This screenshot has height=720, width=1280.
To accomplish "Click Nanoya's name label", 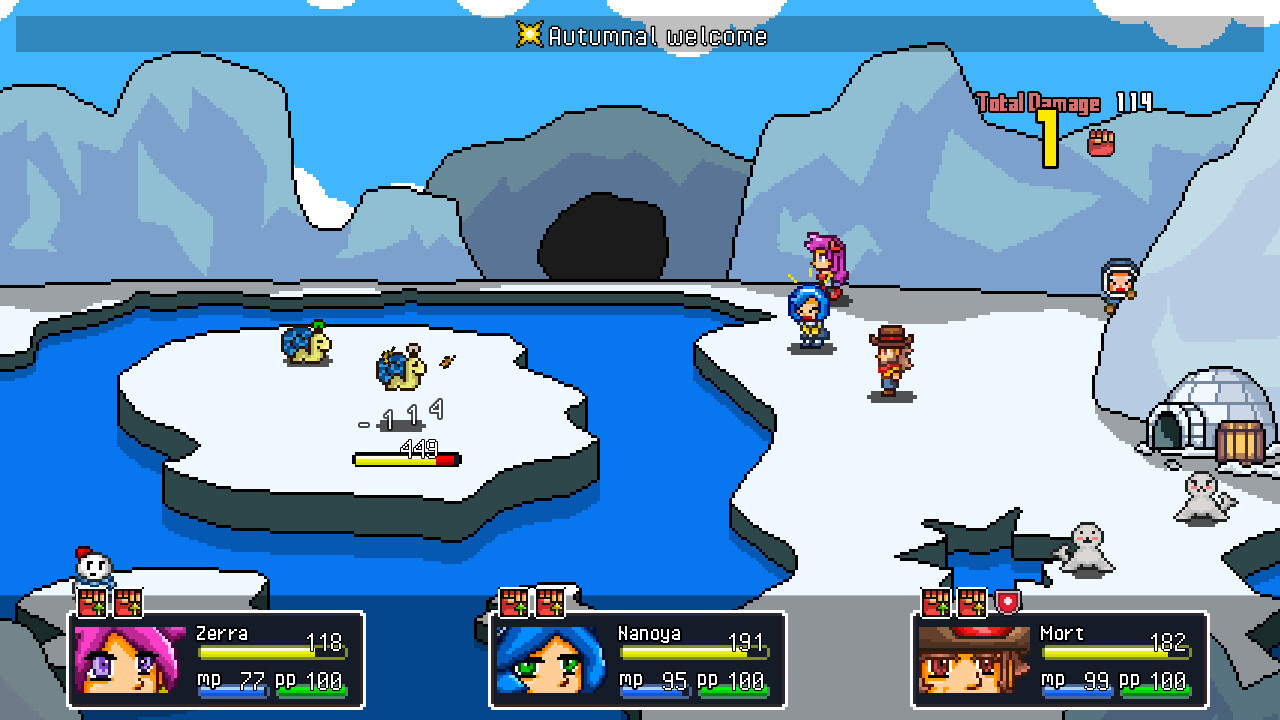I will [x=649, y=633].
